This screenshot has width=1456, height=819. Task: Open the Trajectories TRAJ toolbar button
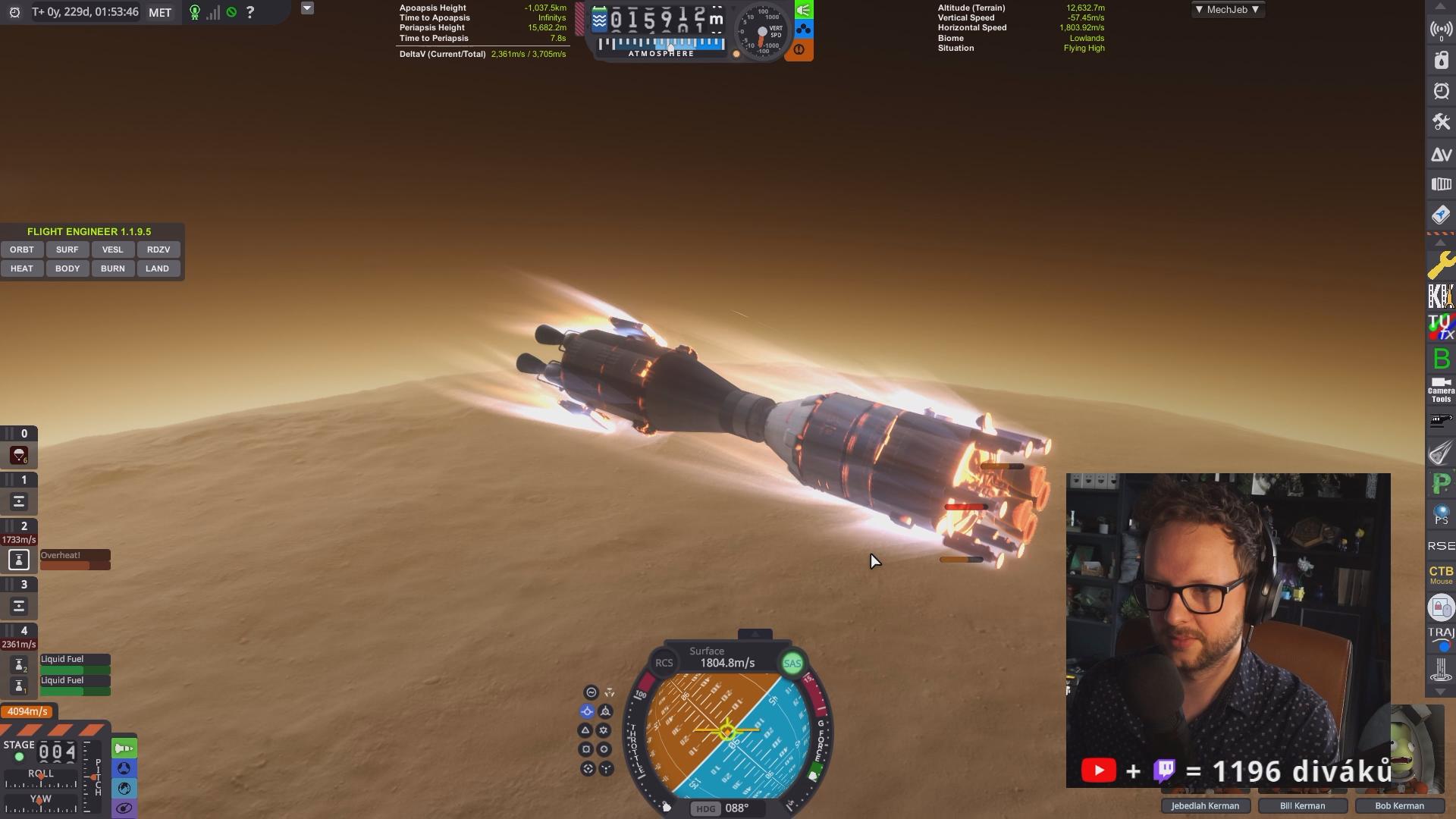tap(1441, 639)
